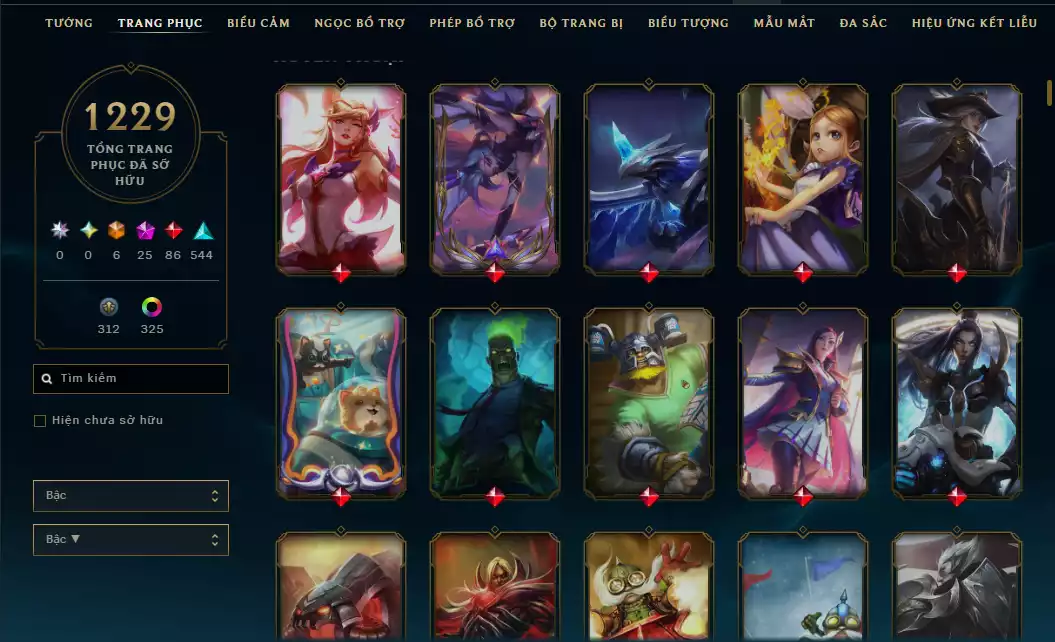Switch to the Tướng tab
Viewport: 1055px width, 642px height.
click(x=69, y=23)
